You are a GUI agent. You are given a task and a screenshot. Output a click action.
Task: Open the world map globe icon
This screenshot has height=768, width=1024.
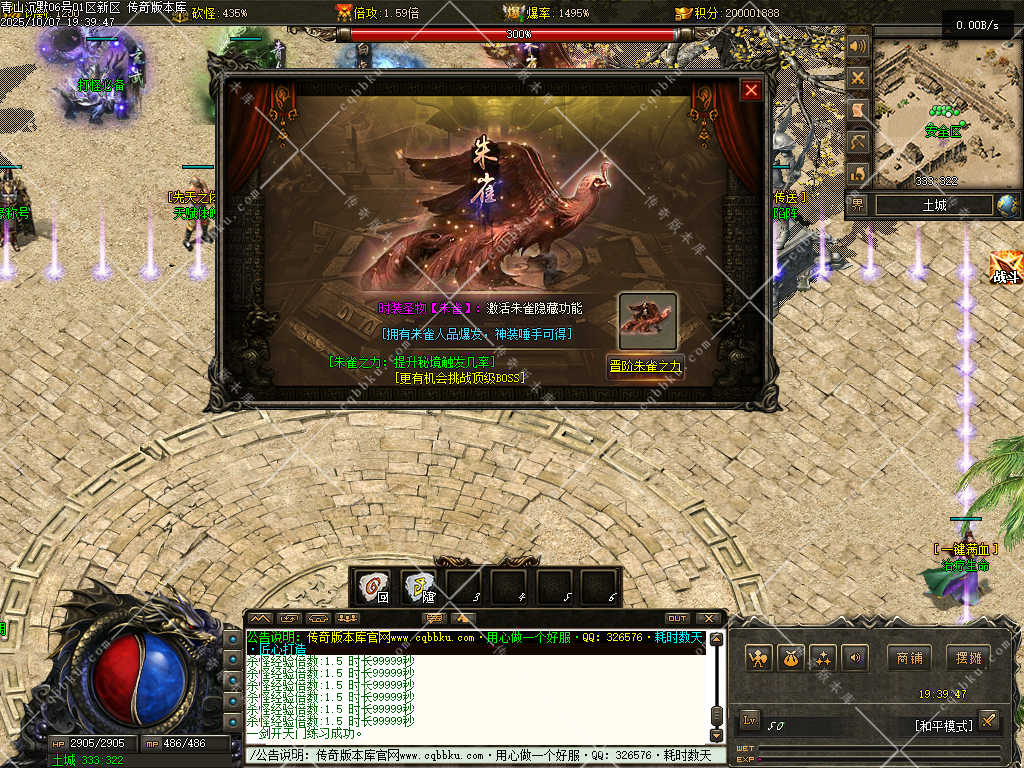[x=1006, y=205]
